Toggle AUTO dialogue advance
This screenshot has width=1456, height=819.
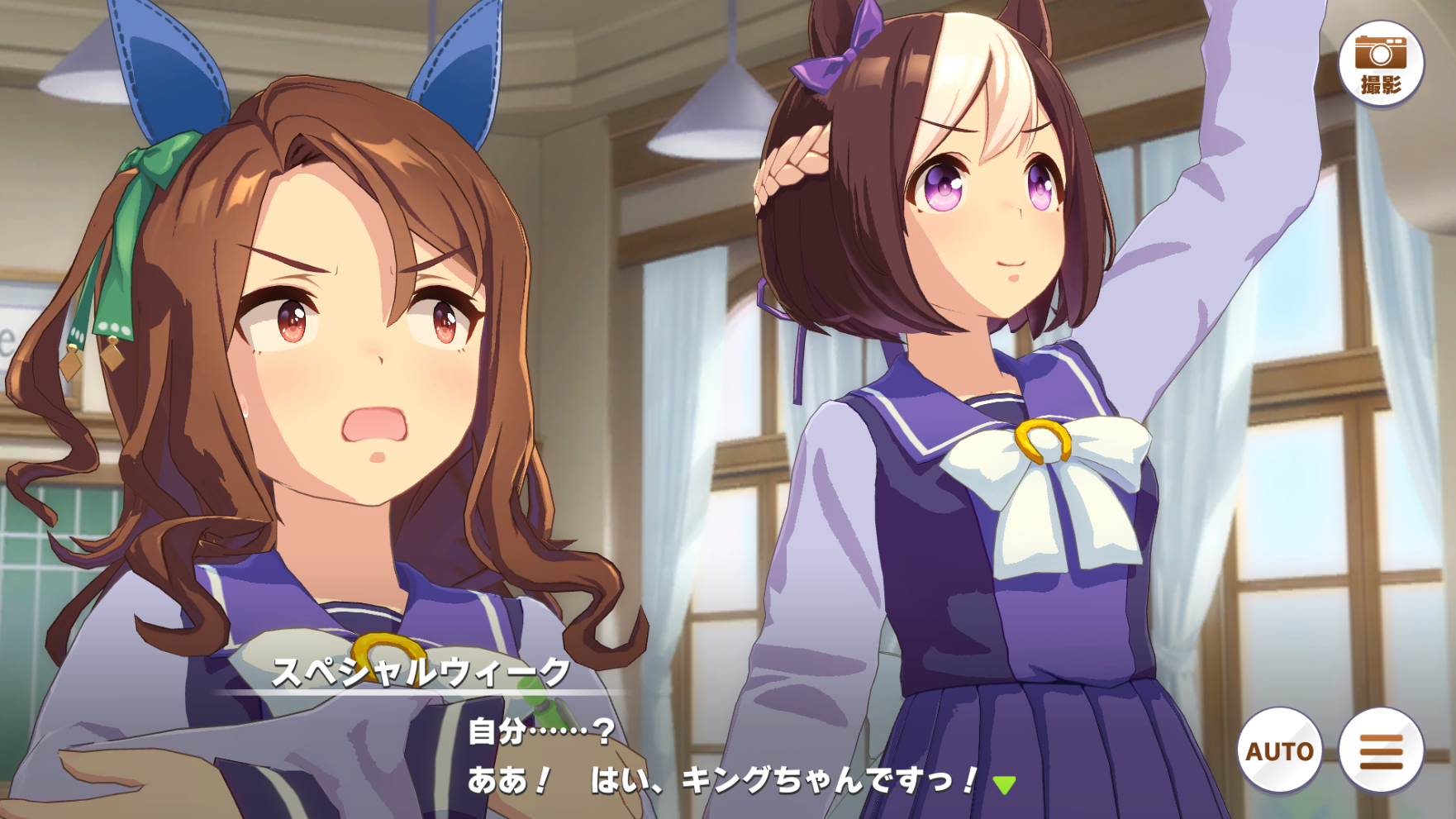[x=1279, y=750]
